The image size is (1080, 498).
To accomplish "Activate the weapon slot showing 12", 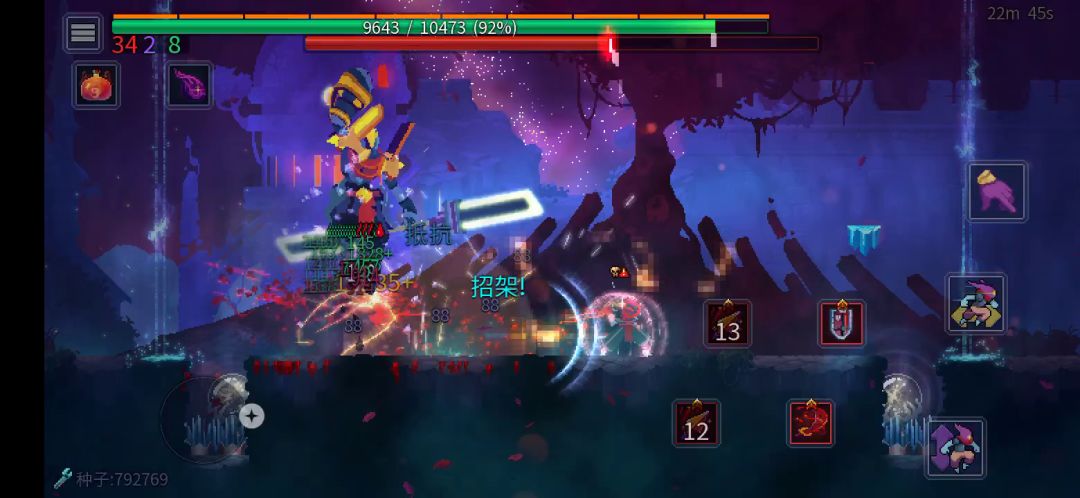I will click(x=696, y=423).
